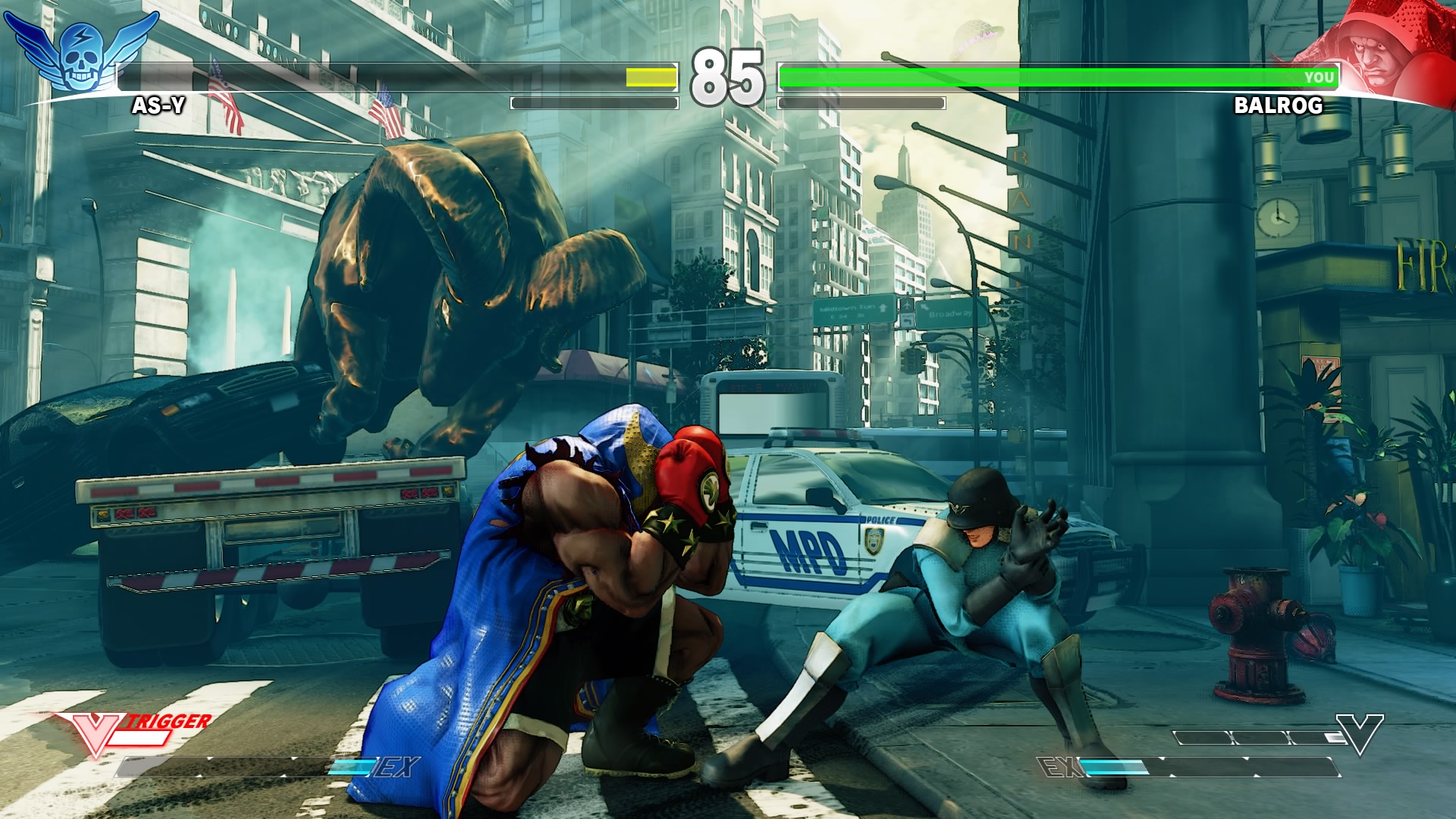1456x819 pixels.
Task: Select the white V symbol on the right
Action: coord(1360,733)
